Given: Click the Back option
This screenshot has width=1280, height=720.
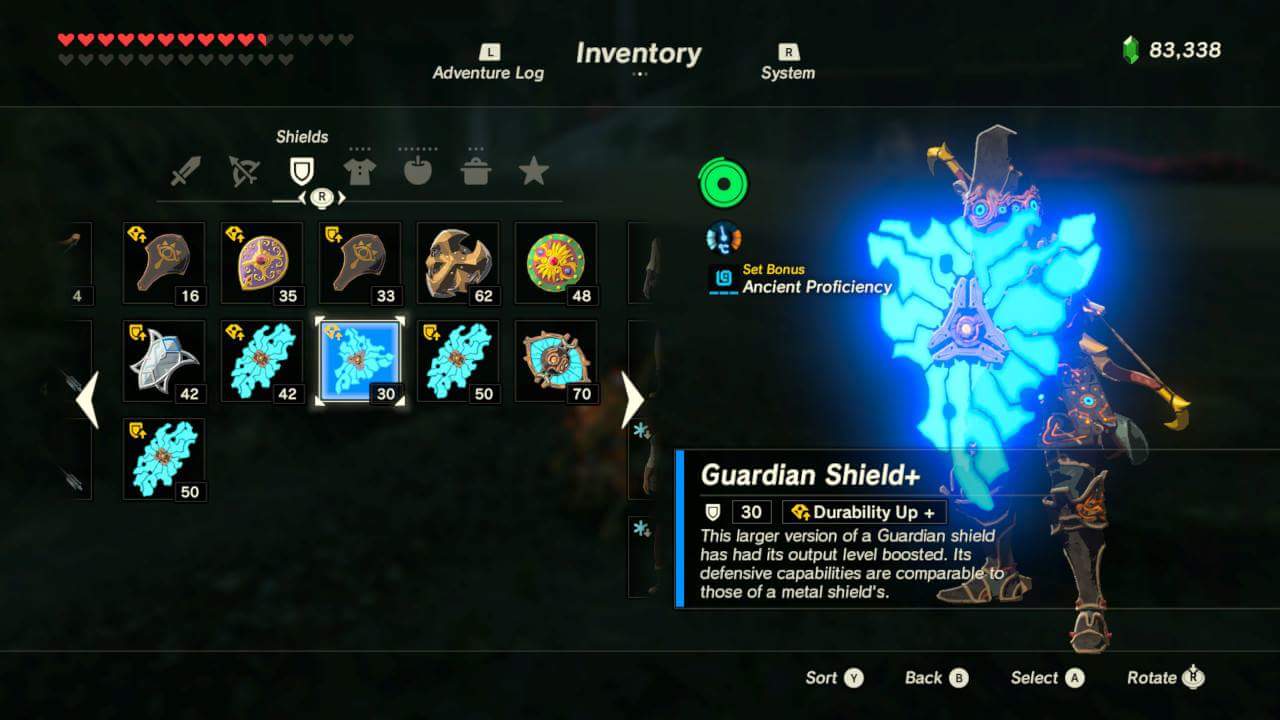Looking at the screenshot, I should point(934,677).
